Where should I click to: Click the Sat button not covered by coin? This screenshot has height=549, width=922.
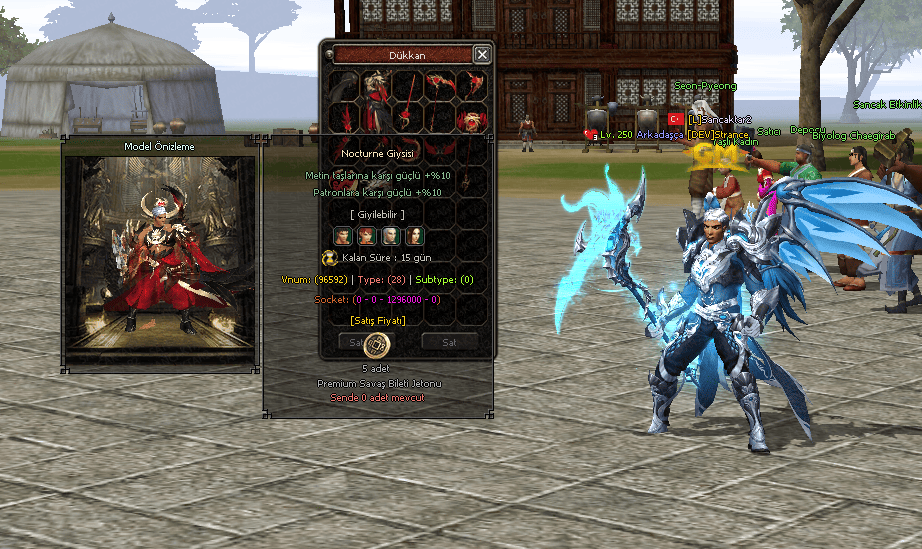coord(449,342)
